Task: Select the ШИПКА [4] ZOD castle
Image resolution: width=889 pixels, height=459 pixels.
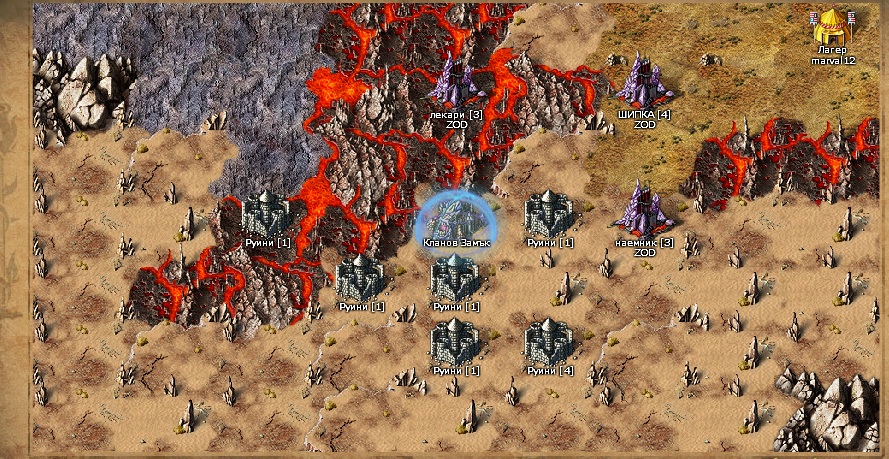Action: 643,82
